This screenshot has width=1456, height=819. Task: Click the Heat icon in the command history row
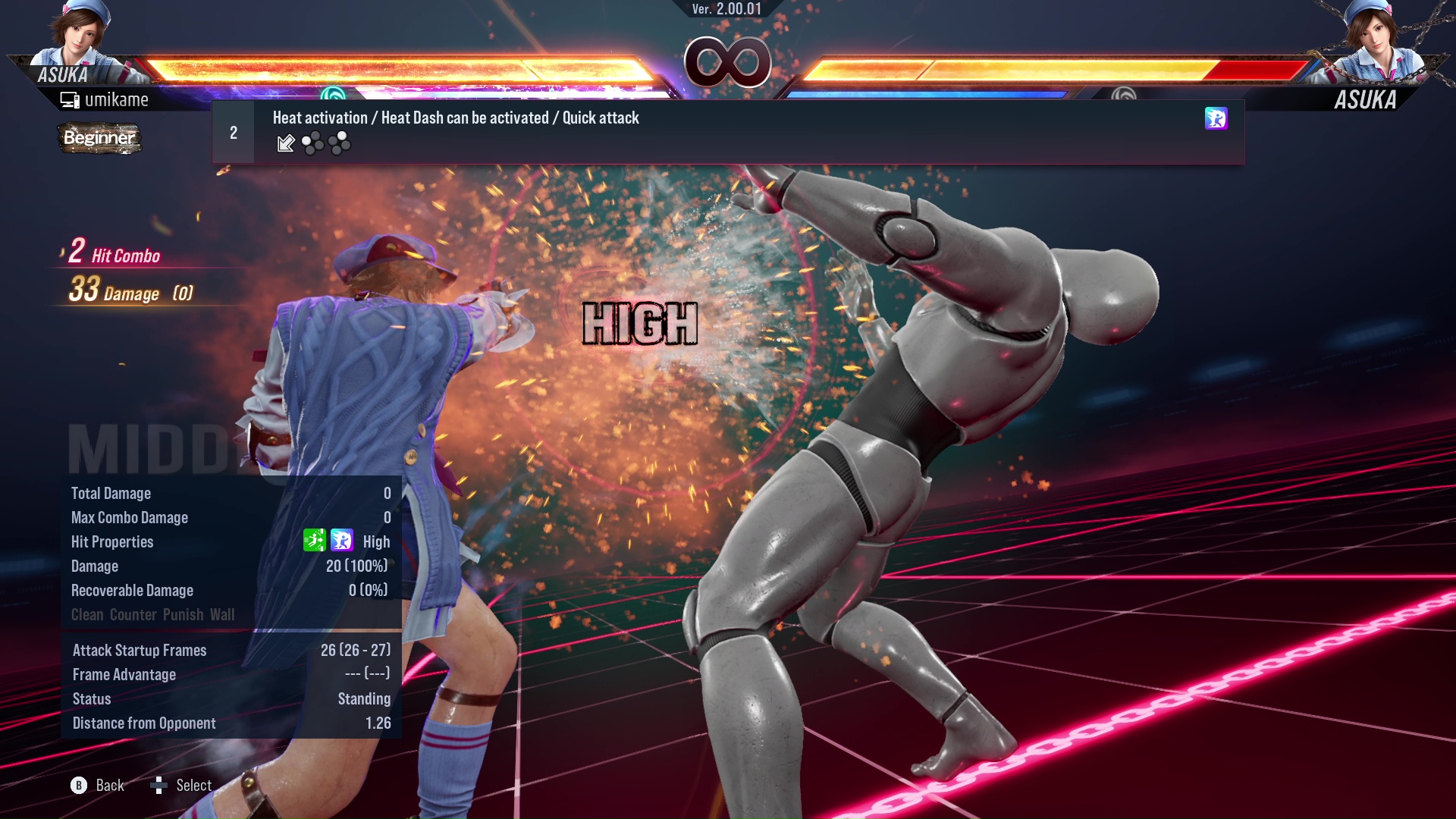(x=1216, y=119)
